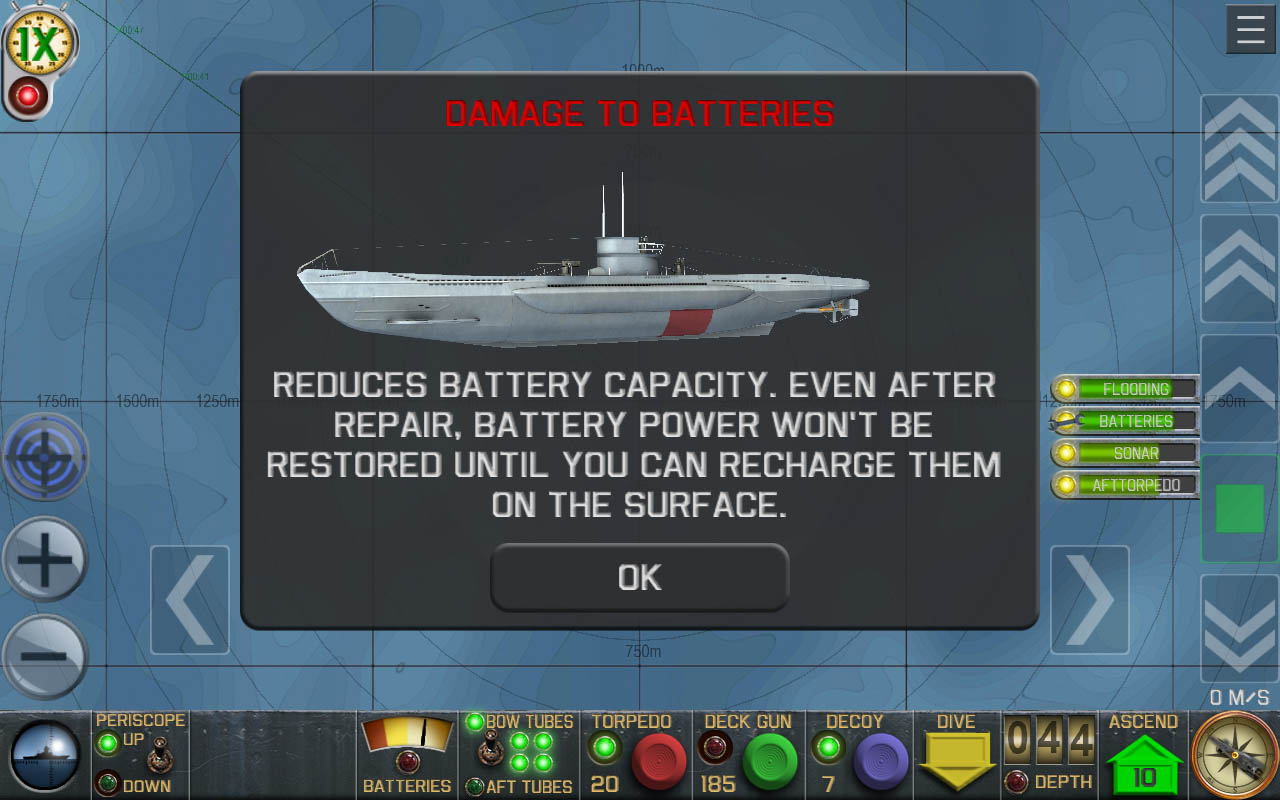Open the compass in the corner

click(x=1234, y=756)
